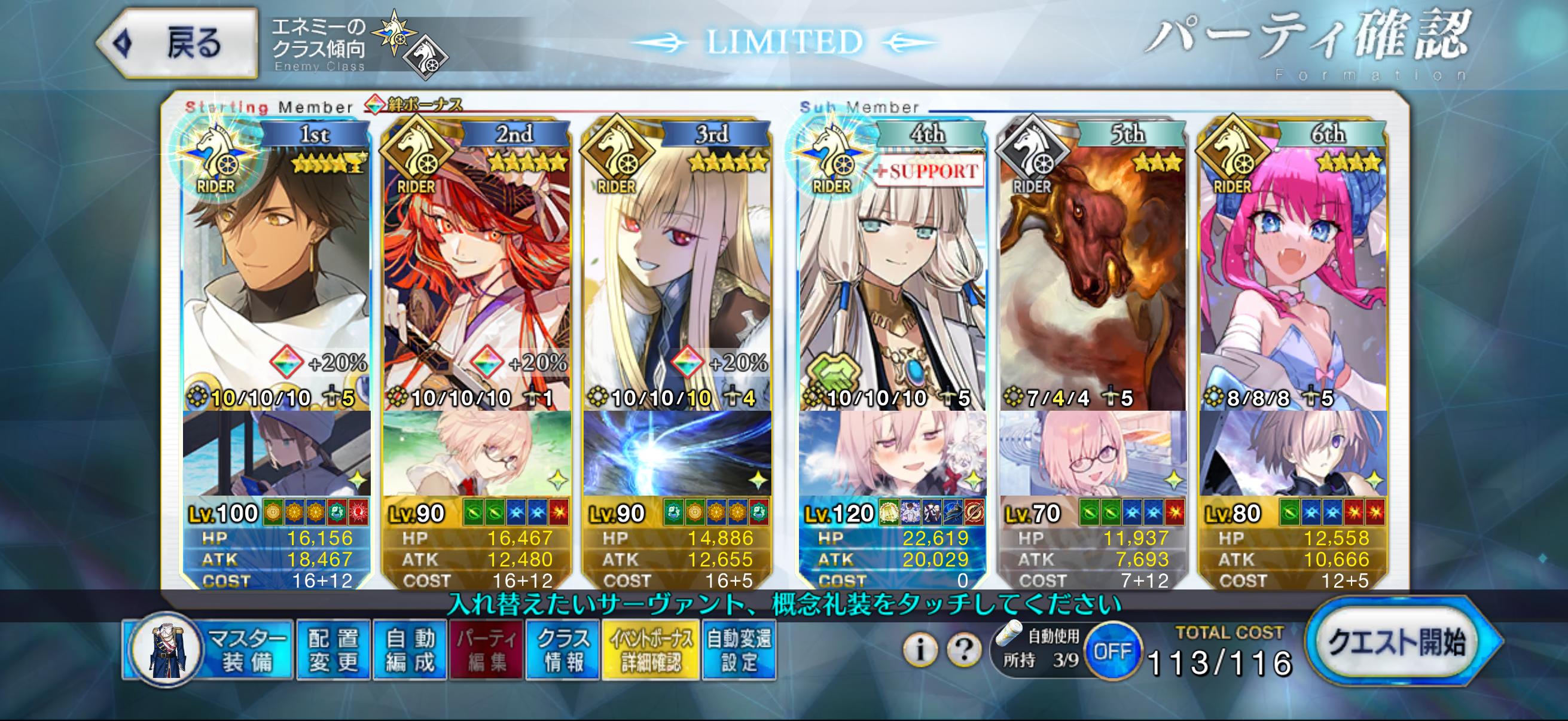Choose 自動編成 auto formation

click(410, 650)
